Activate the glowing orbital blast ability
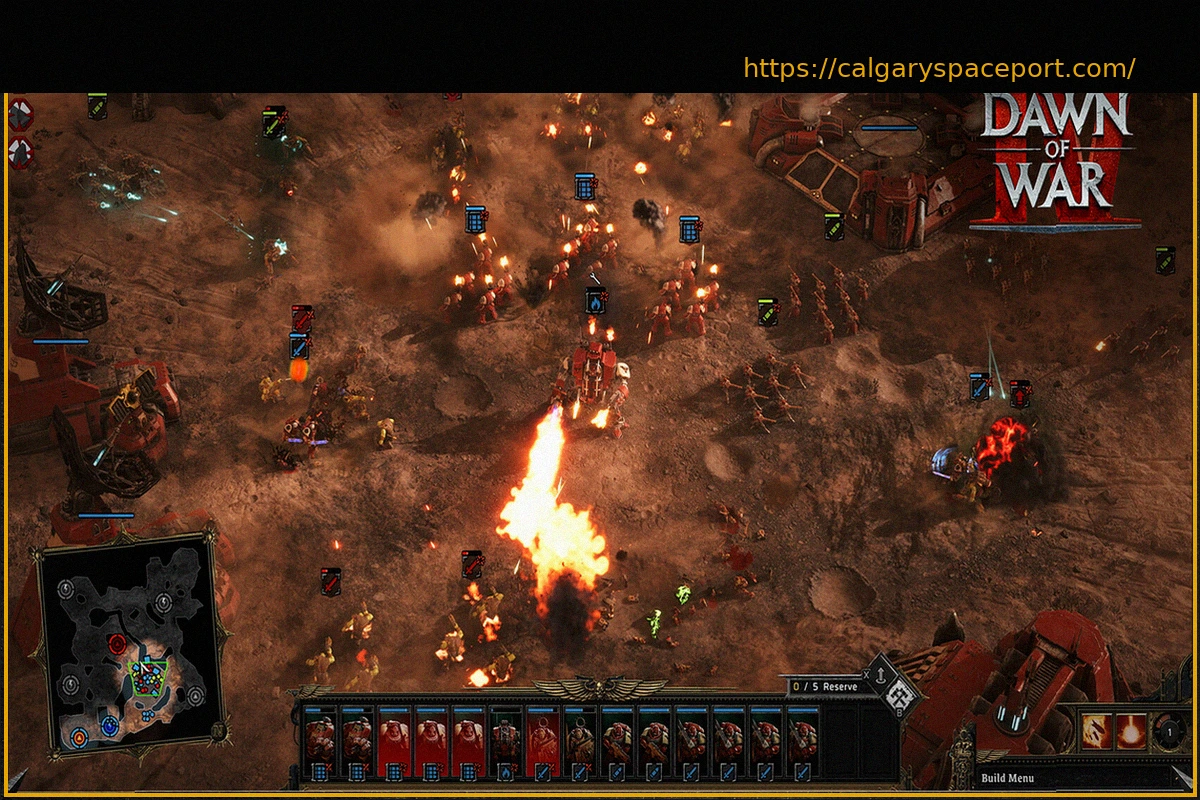The image size is (1200, 800). [x=1133, y=731]
